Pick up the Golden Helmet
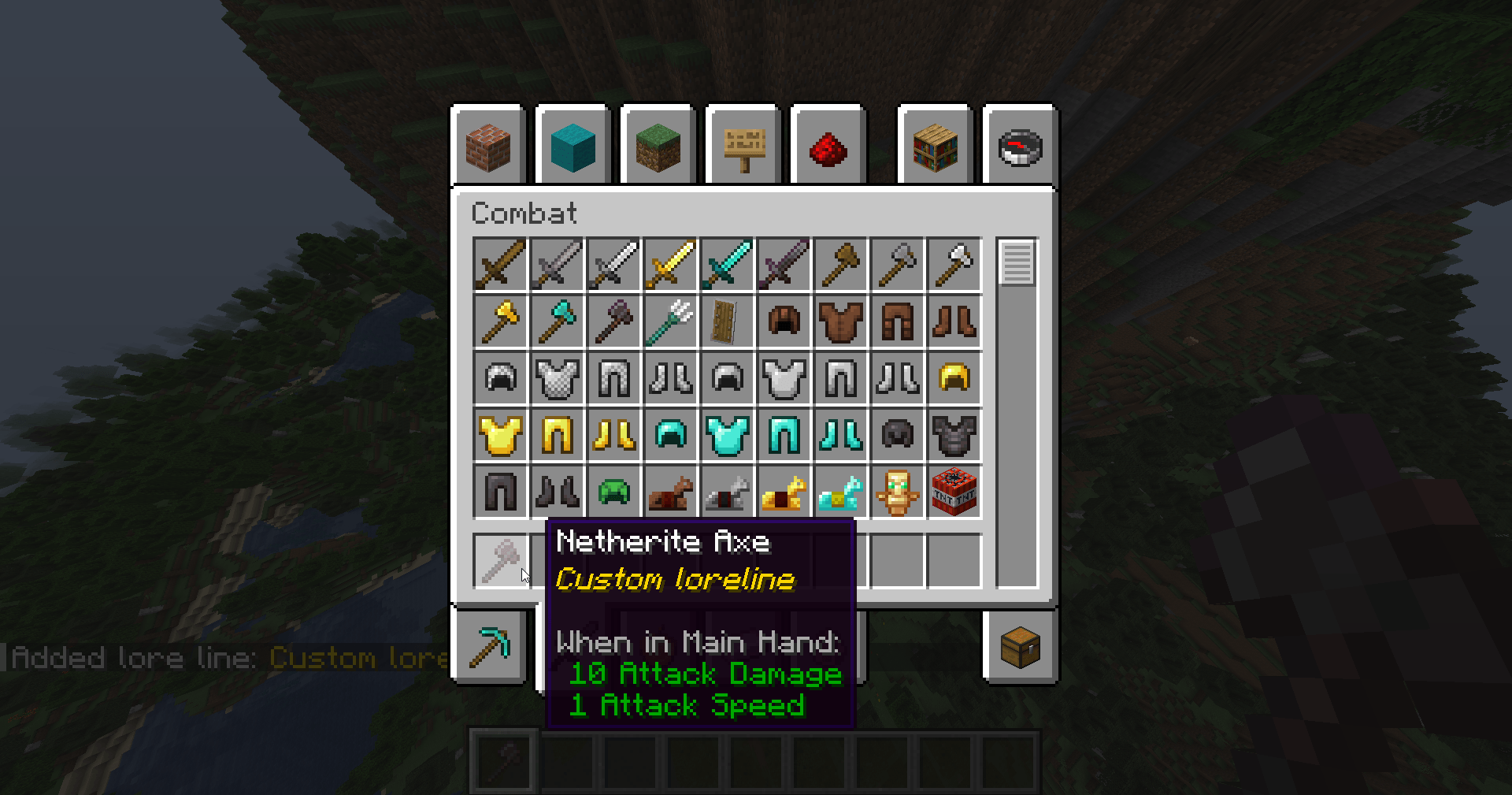Image resolution: width=1512 pixels, height=795 pixels. (x=954, y=377)
